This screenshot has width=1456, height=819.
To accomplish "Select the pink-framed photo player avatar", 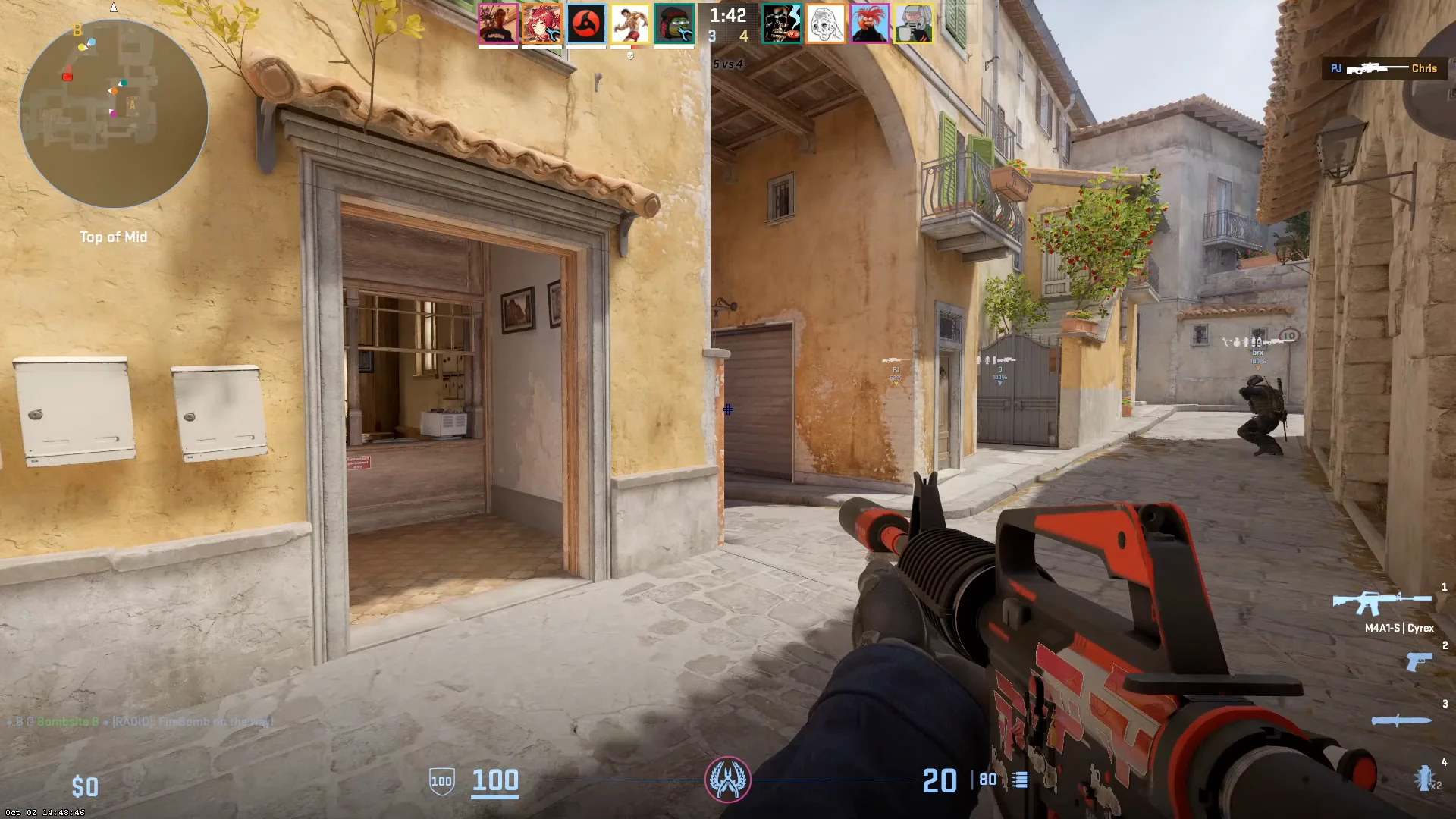I will (x=498, y=24).
